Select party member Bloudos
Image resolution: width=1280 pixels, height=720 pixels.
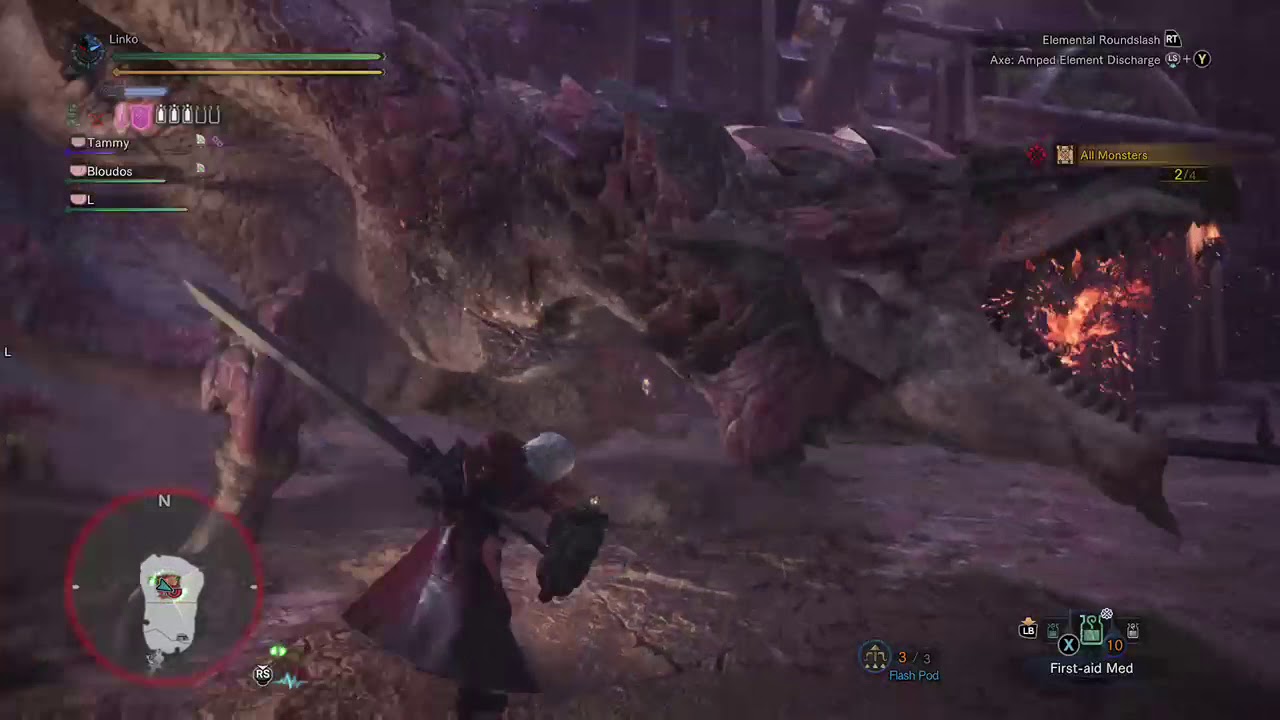tap(109, 171)
